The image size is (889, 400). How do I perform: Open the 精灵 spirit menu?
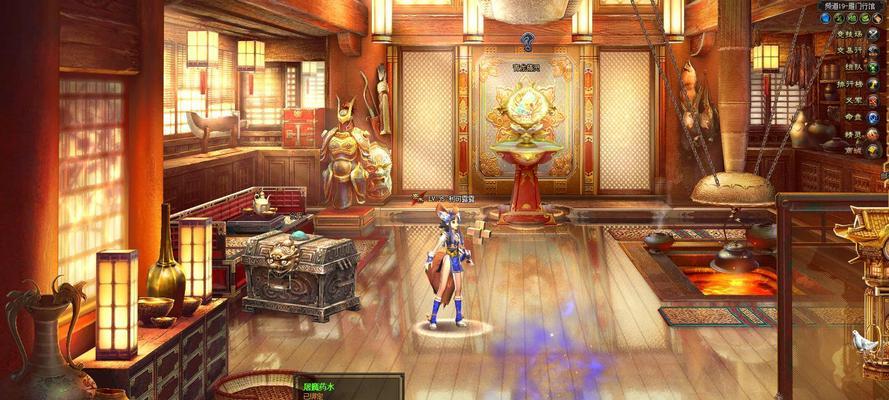(873, 133)
